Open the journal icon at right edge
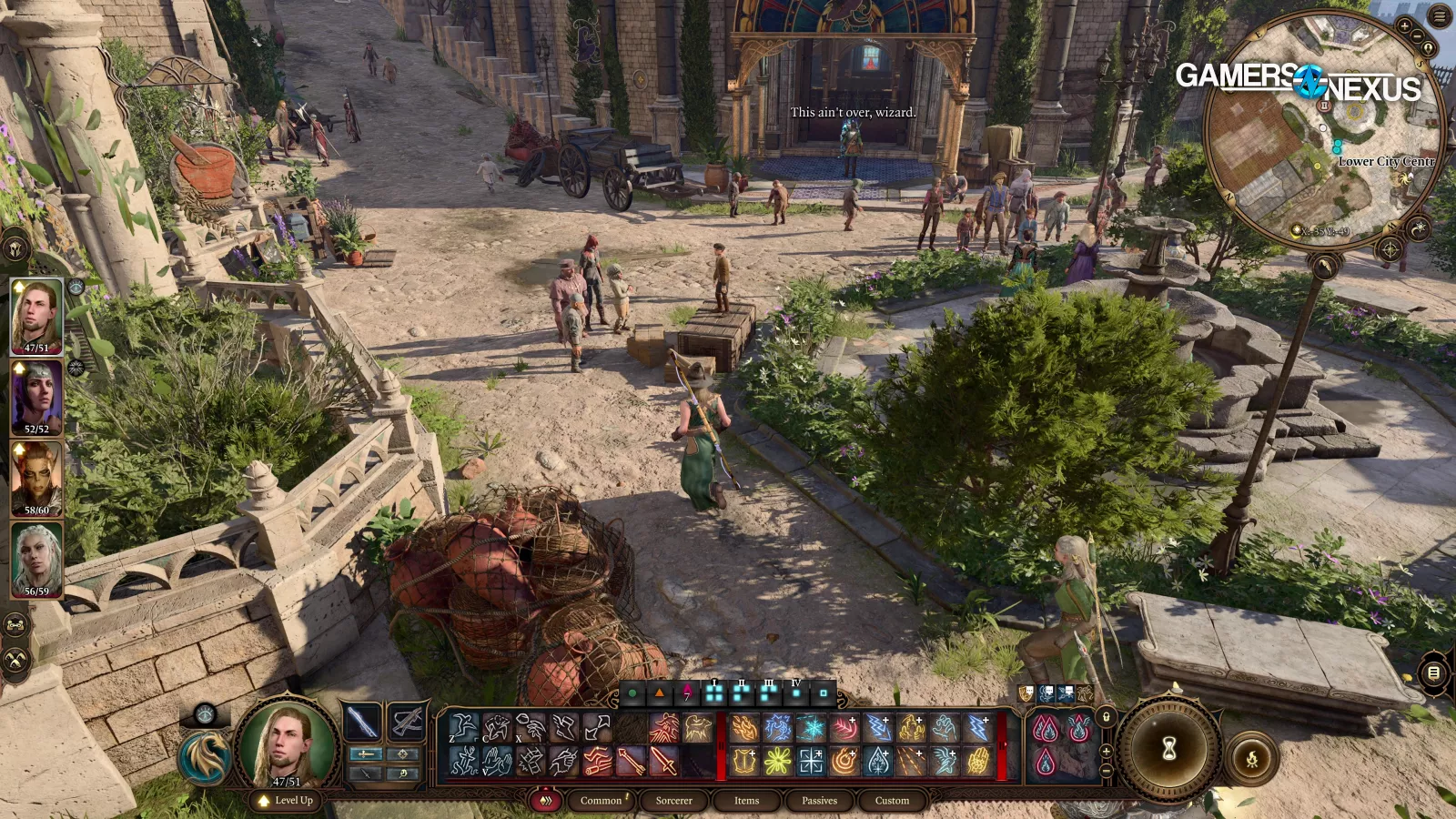The height and width of the screenshot is (819, 1456). click(x=1433, y=673)
